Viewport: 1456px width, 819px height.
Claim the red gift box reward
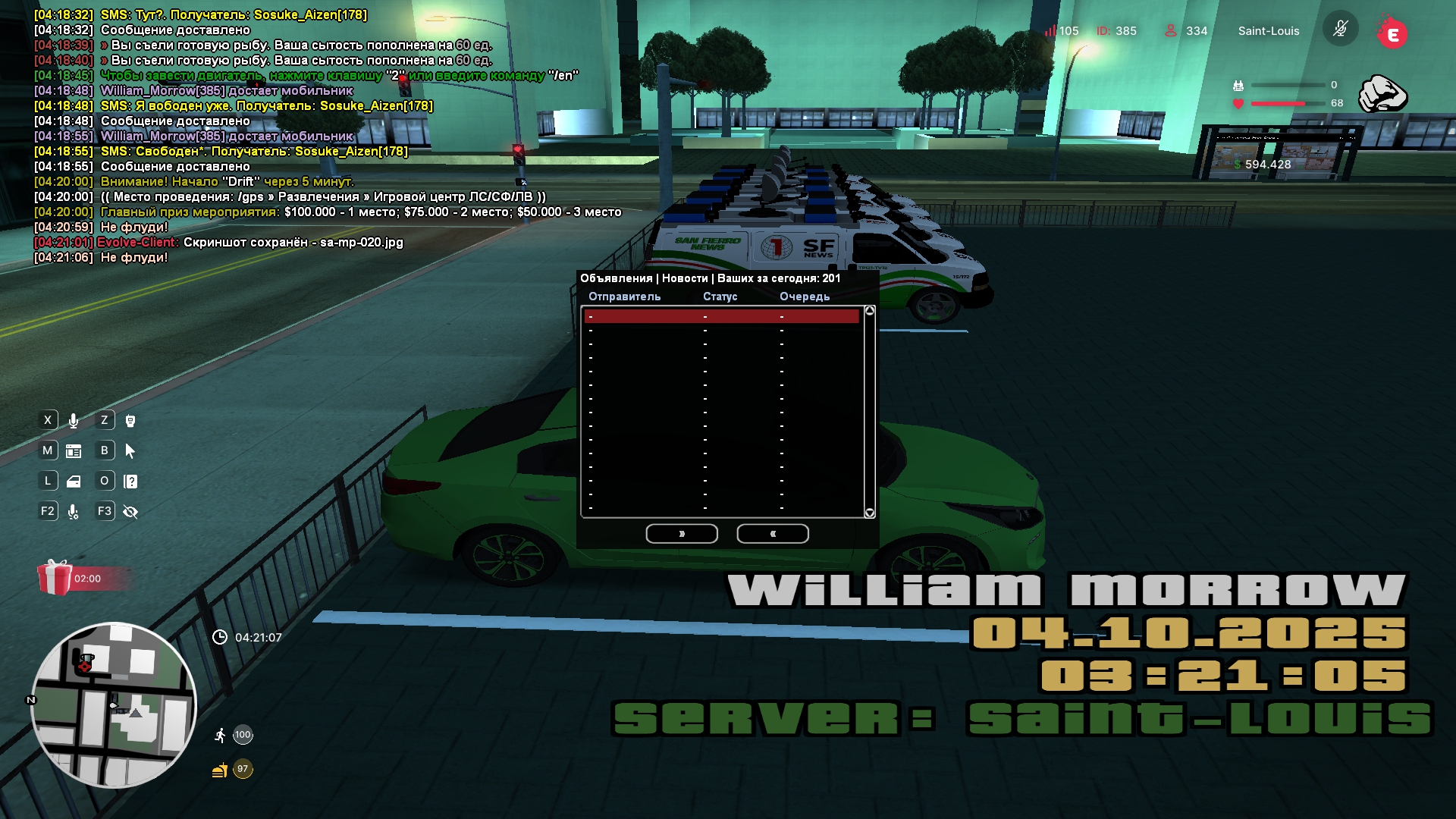tap(55, 578)
